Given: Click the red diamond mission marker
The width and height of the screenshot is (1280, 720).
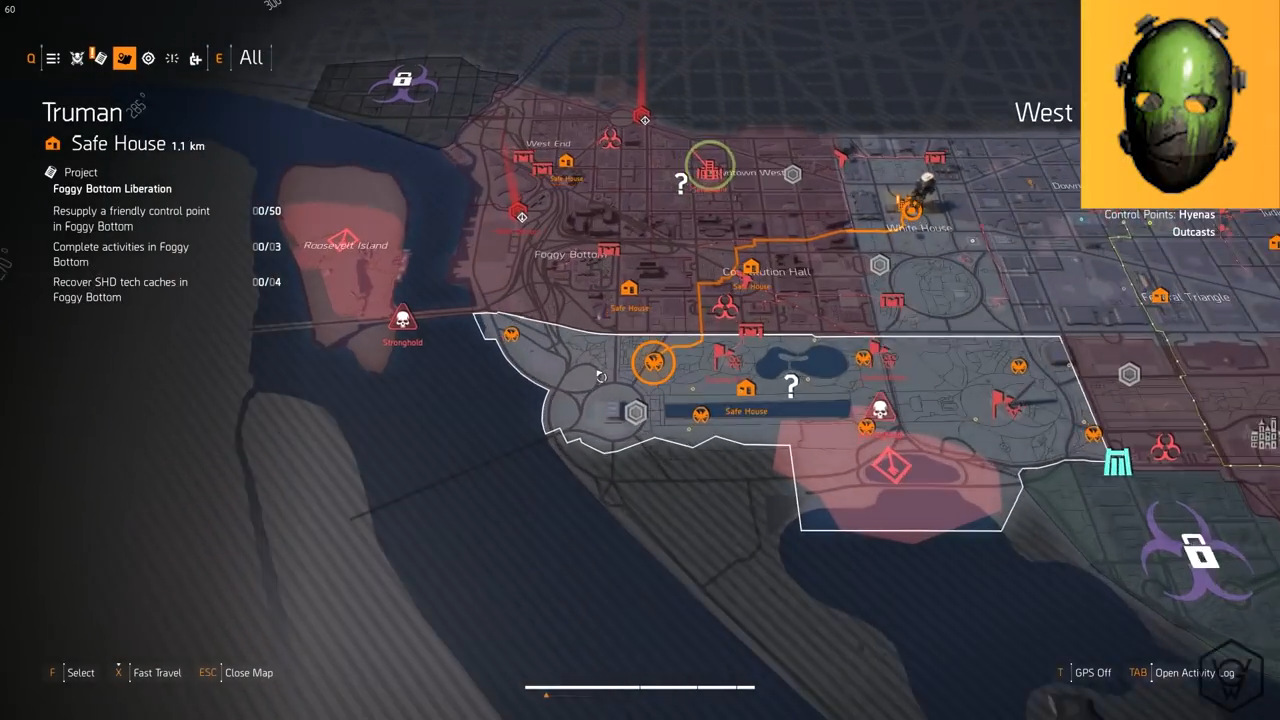Looking at the screenshot, I should click(890, 465).
